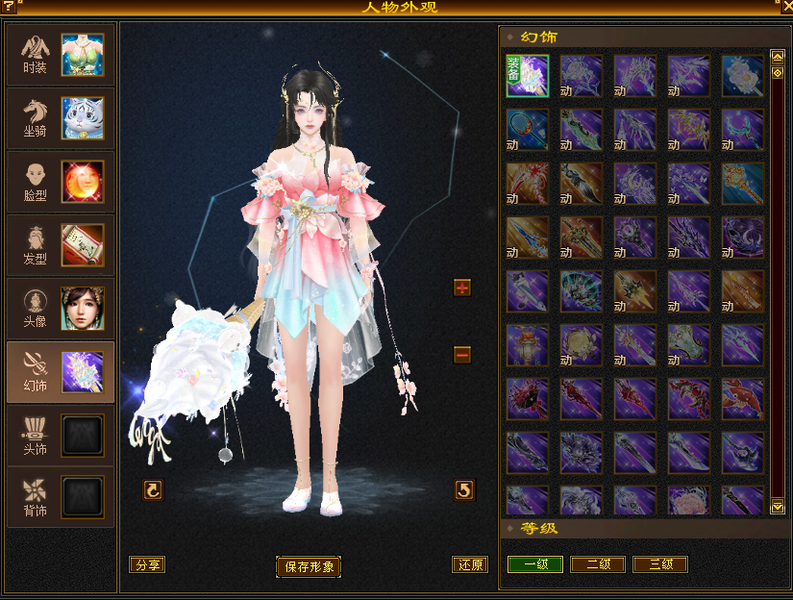Click the skin list's scroll-down arrow

tap(777, 507)
